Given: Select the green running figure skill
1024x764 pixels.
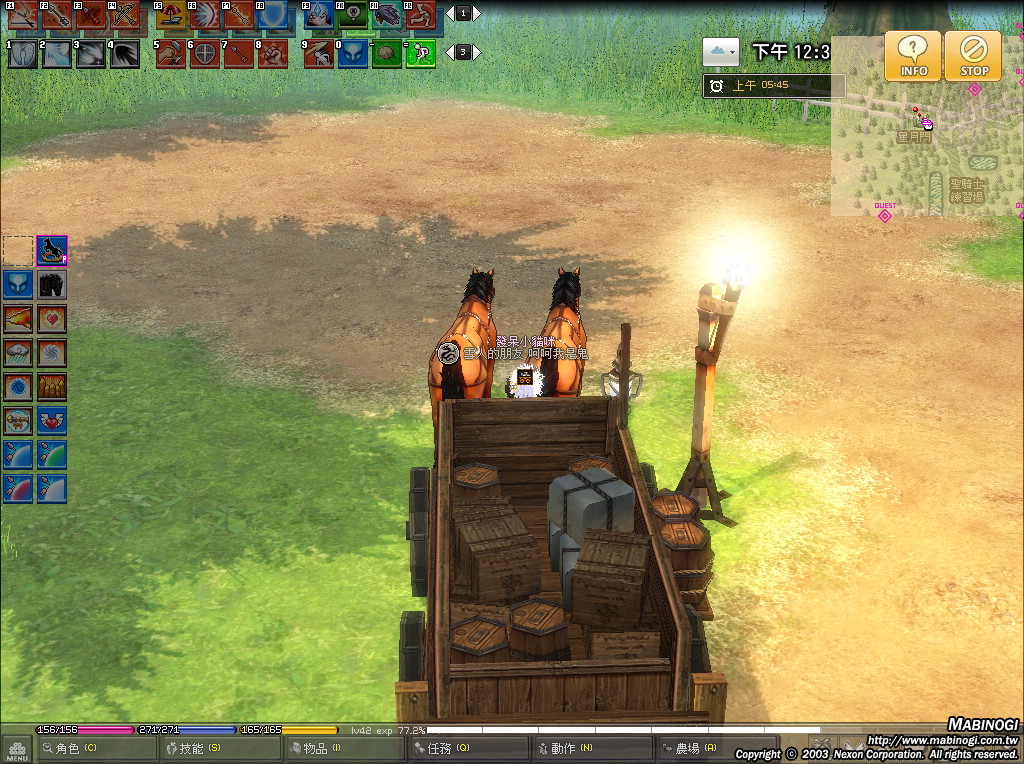Looking at the screenshot, I should pos(420,53).
